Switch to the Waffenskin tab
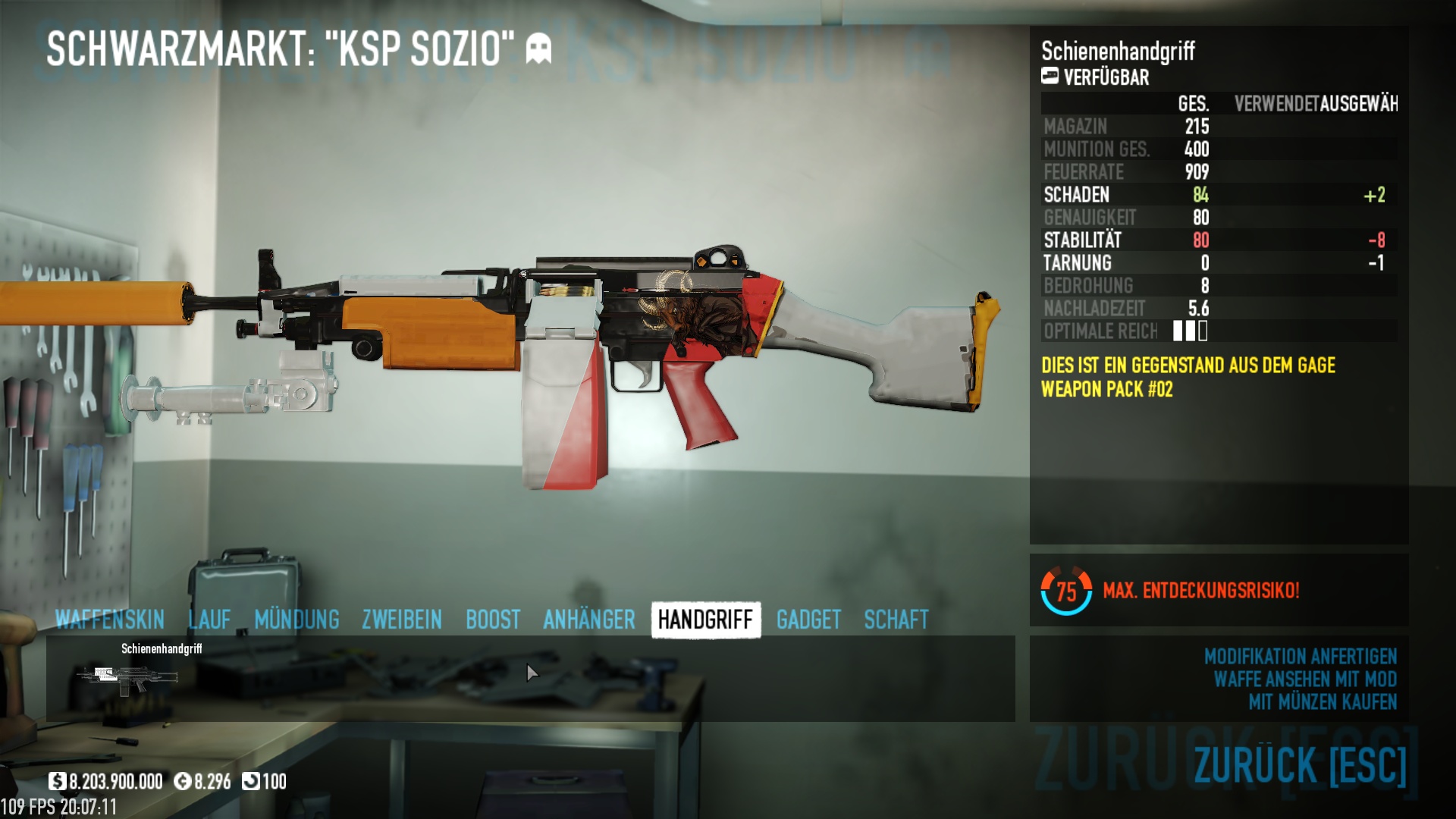1456x819 pixels. click(x=110, y=620)
